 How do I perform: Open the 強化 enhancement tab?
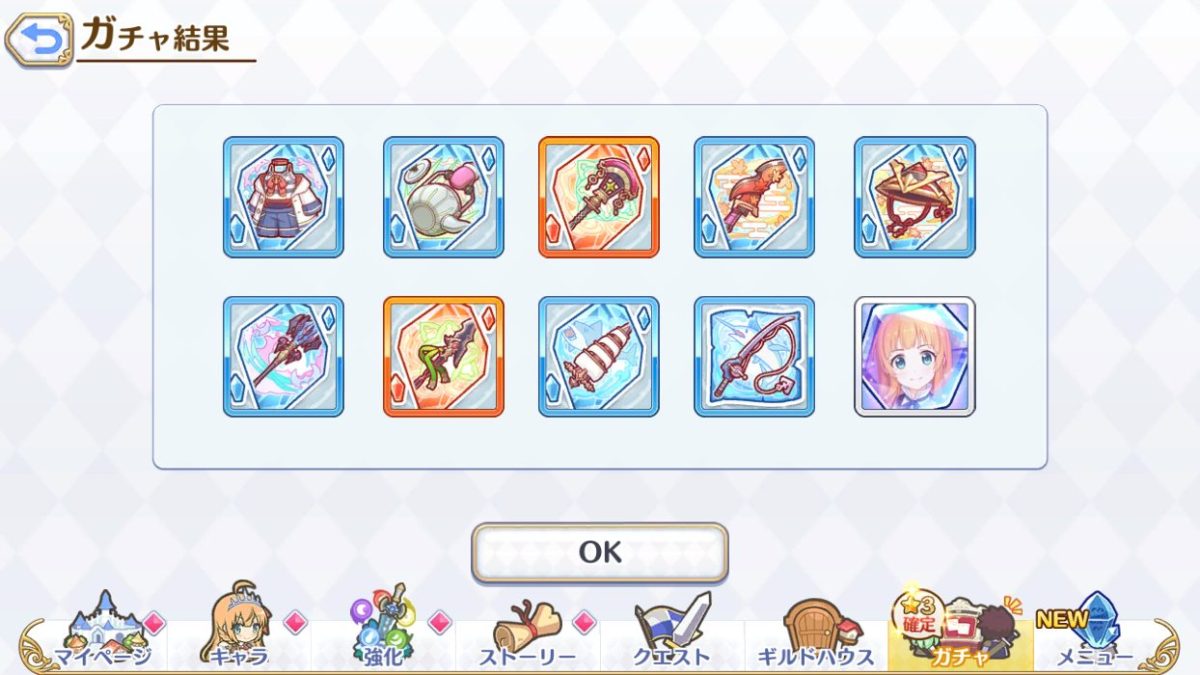point(384,632)
